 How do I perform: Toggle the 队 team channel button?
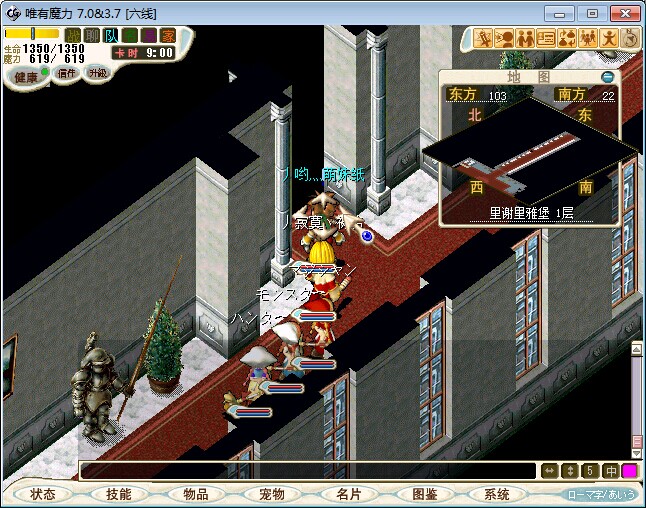(x=111, y=36)
